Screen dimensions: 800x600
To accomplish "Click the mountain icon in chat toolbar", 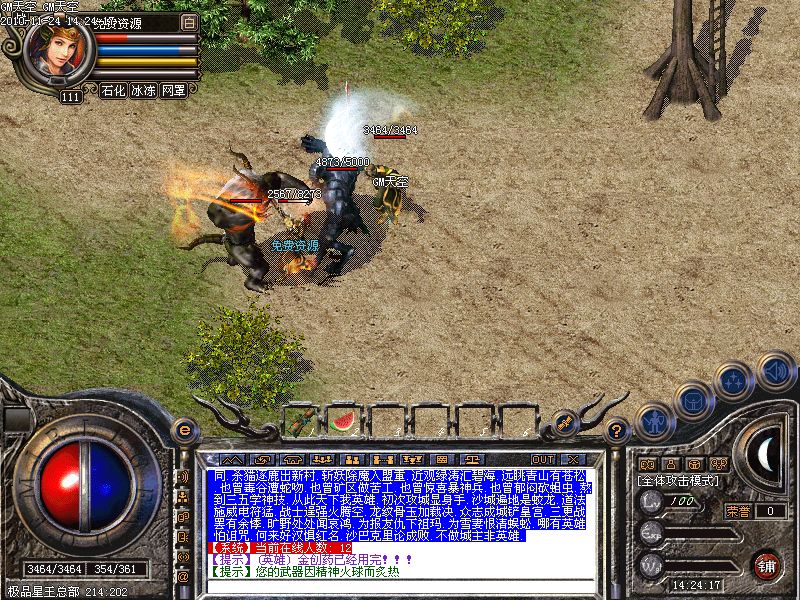I will [x=233, y=459].
